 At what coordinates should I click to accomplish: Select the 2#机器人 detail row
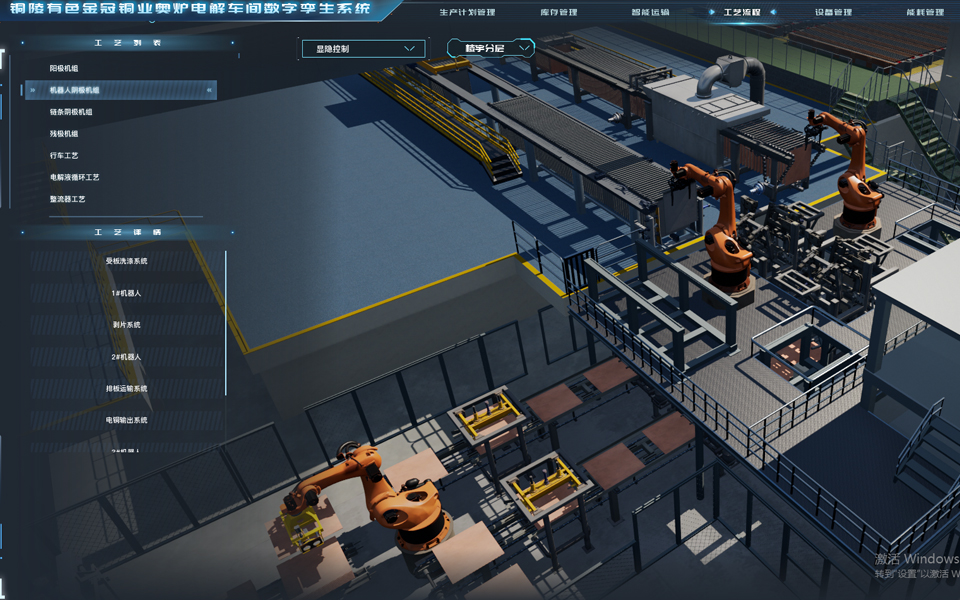[126, 357]
